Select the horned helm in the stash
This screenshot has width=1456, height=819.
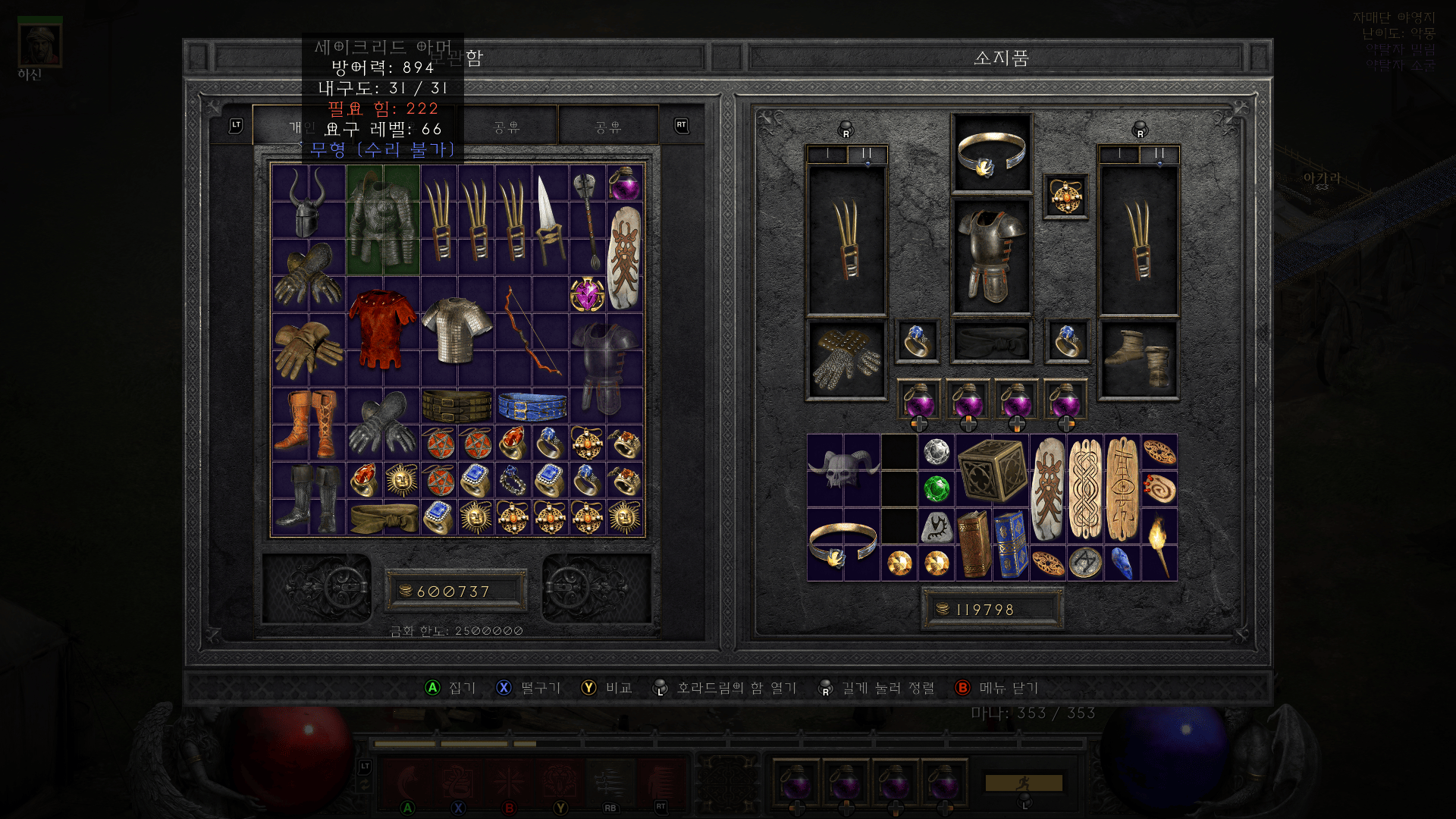pos(308,202)
